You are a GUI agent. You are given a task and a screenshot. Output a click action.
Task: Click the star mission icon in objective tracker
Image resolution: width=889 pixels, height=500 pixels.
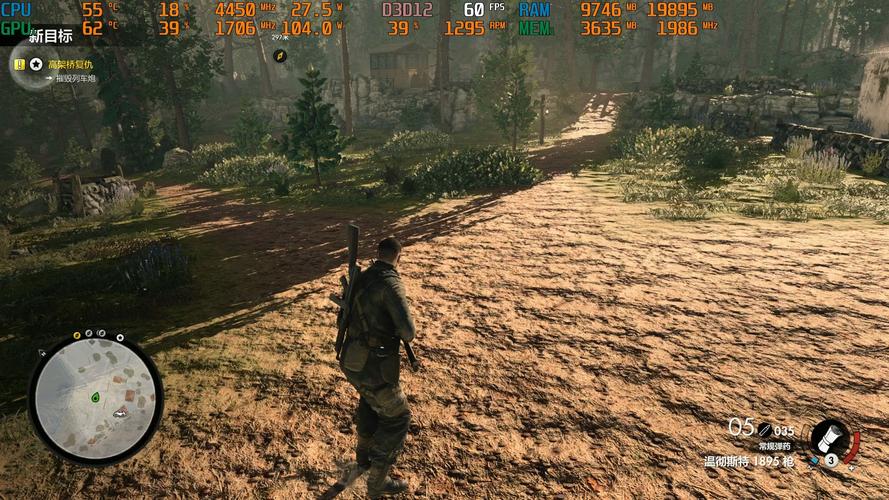pyautogui.click(x=36, y=64)
